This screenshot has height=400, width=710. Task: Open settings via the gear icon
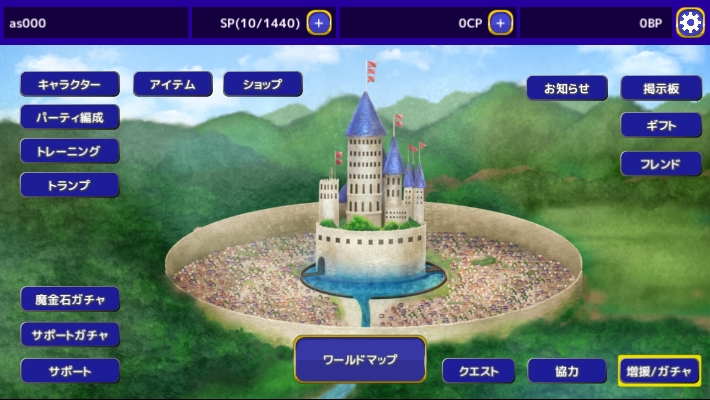point(690,22)
